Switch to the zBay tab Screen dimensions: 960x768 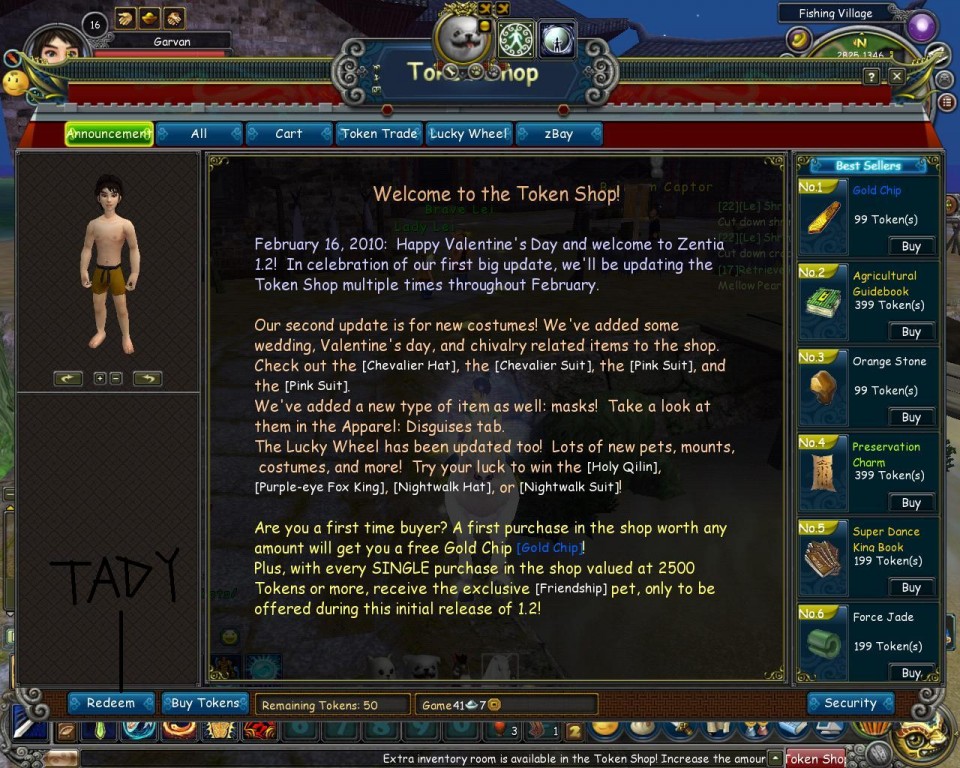pyautogui.click(x=558, y=134)
